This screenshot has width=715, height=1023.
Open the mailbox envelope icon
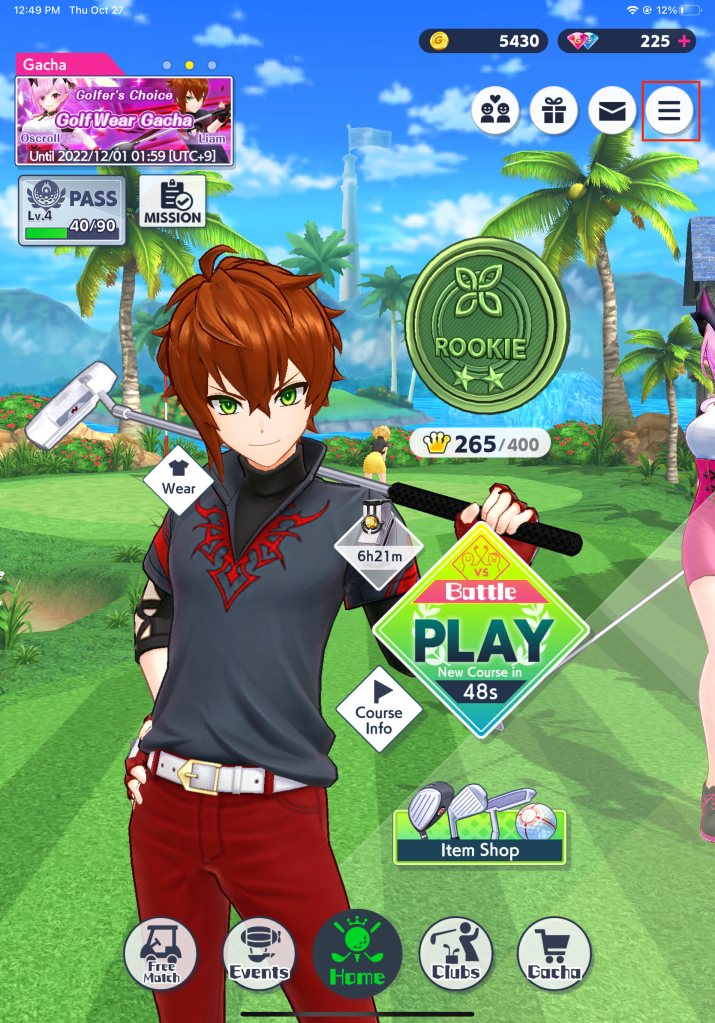[x=611, y=111]
